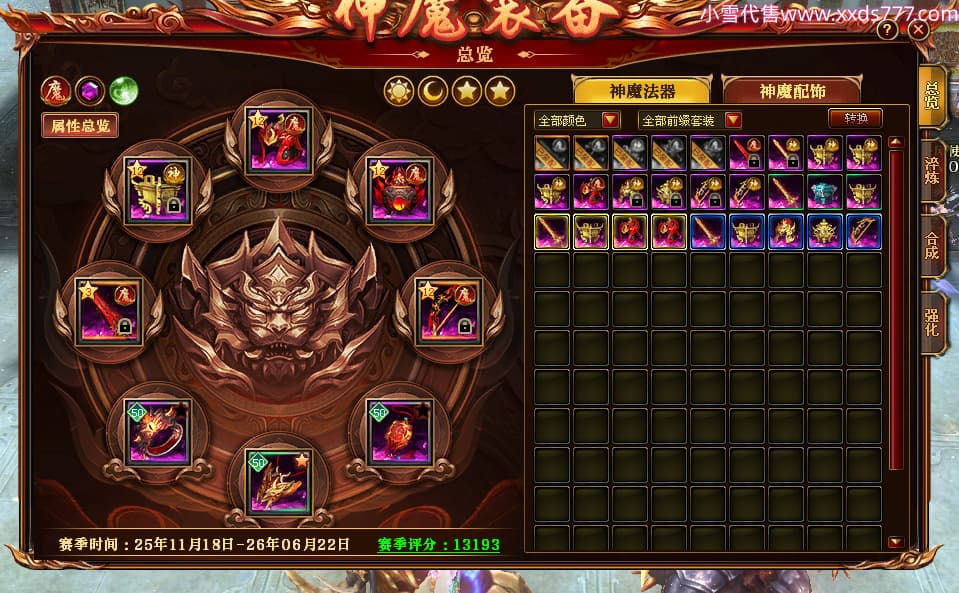Select the crescent moon symbol icon
This screenshot has height=593, width=959.
(432, 92)
